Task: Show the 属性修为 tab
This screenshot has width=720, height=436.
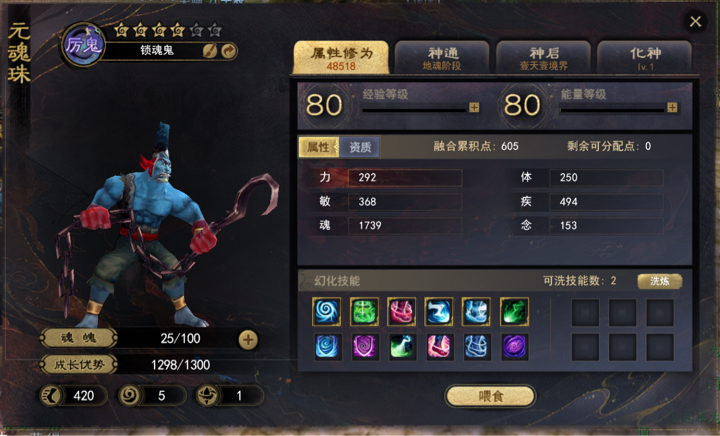Action: coord(341,56)
